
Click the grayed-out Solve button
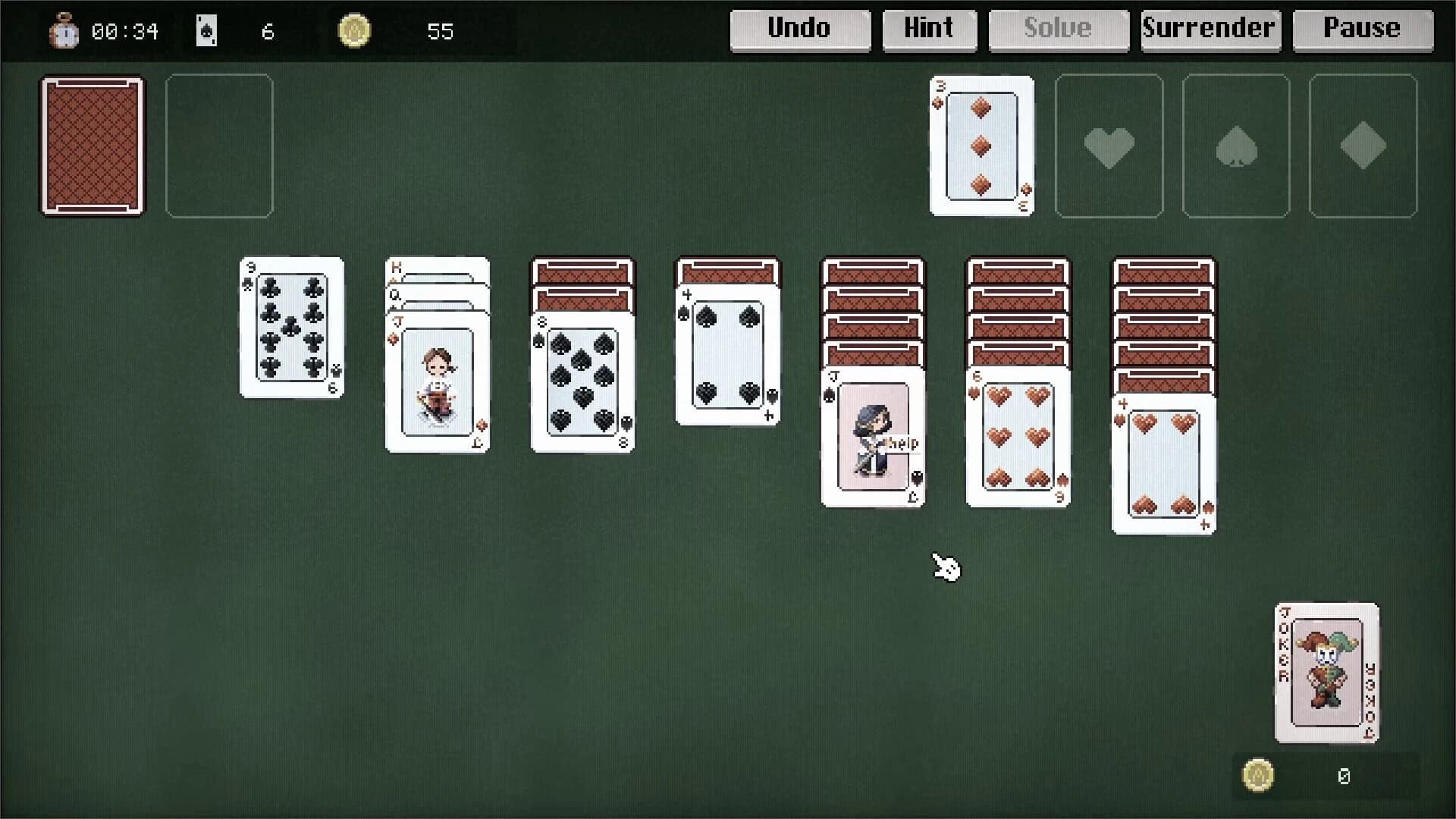(1058, 30)
